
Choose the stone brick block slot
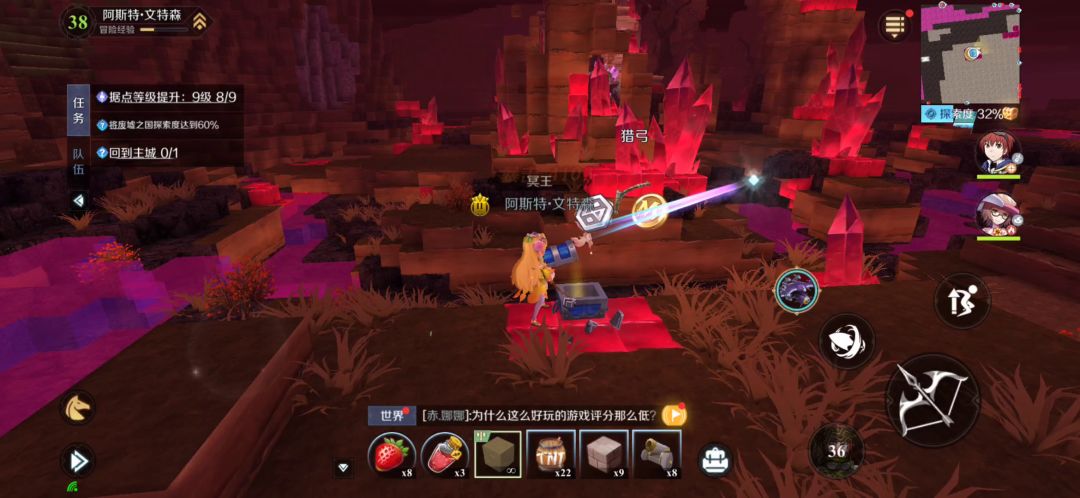point(604,456)
